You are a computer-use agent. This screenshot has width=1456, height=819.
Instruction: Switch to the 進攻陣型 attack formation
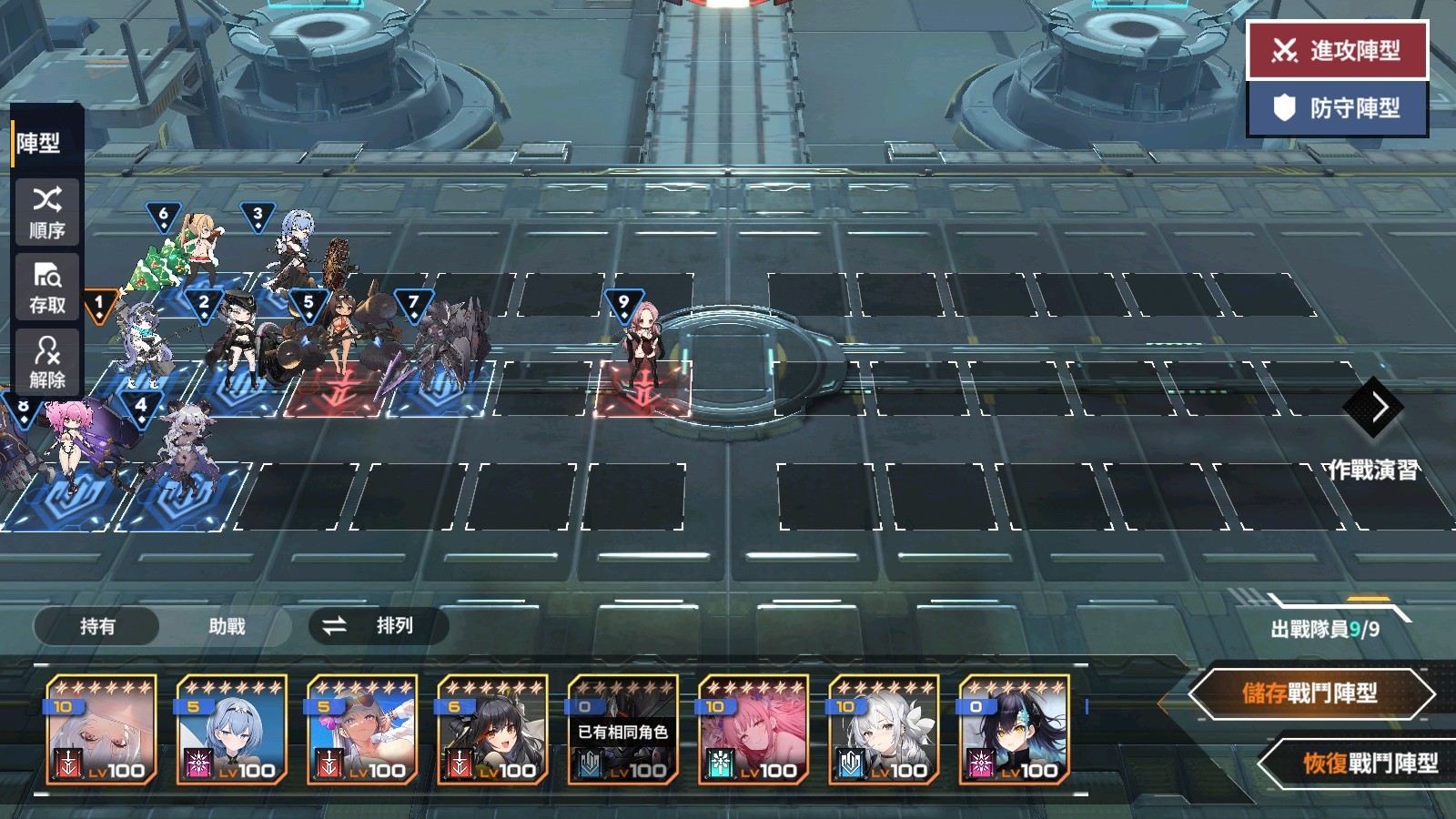1337,50
